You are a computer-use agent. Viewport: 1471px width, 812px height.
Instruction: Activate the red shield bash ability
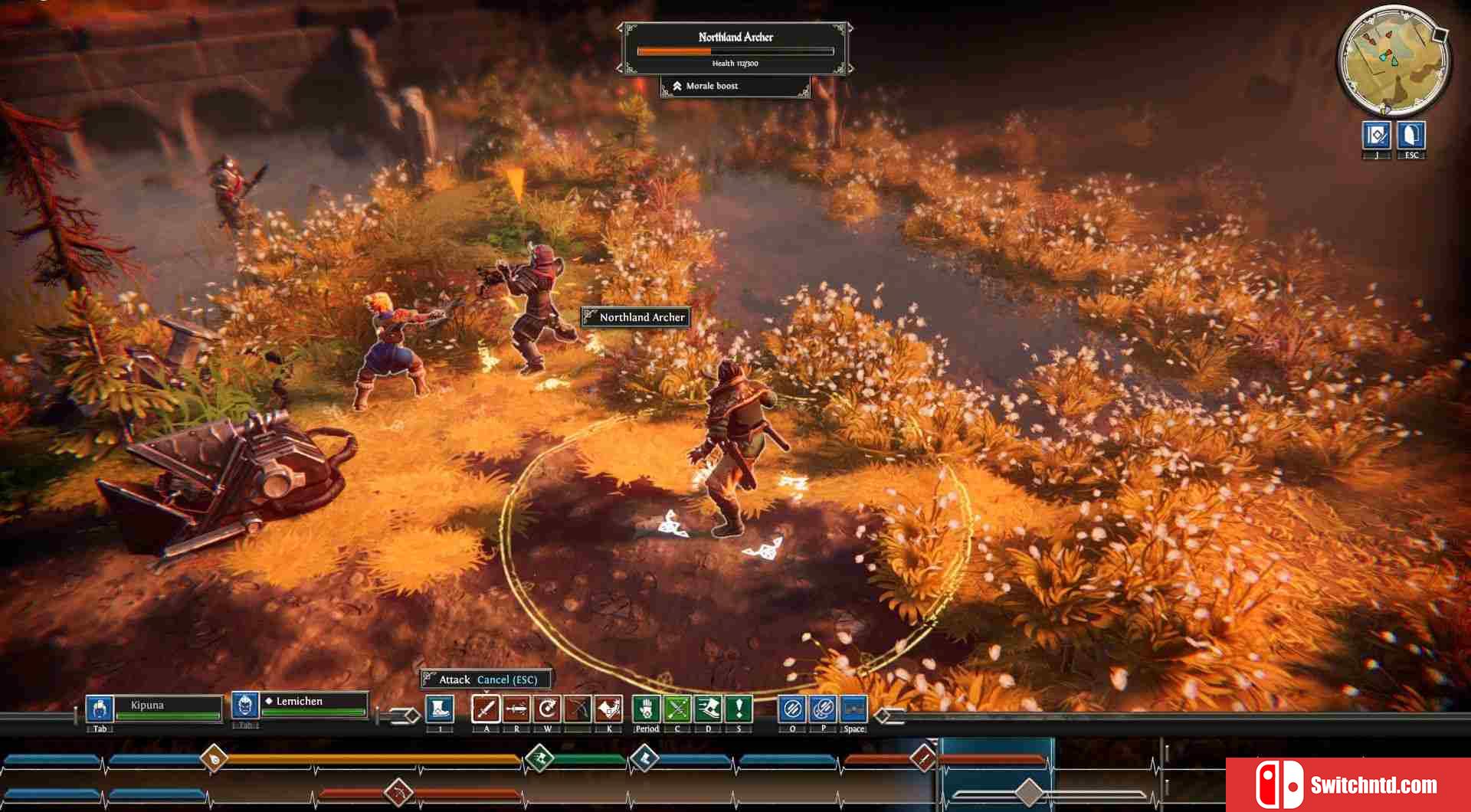(609, 709)
